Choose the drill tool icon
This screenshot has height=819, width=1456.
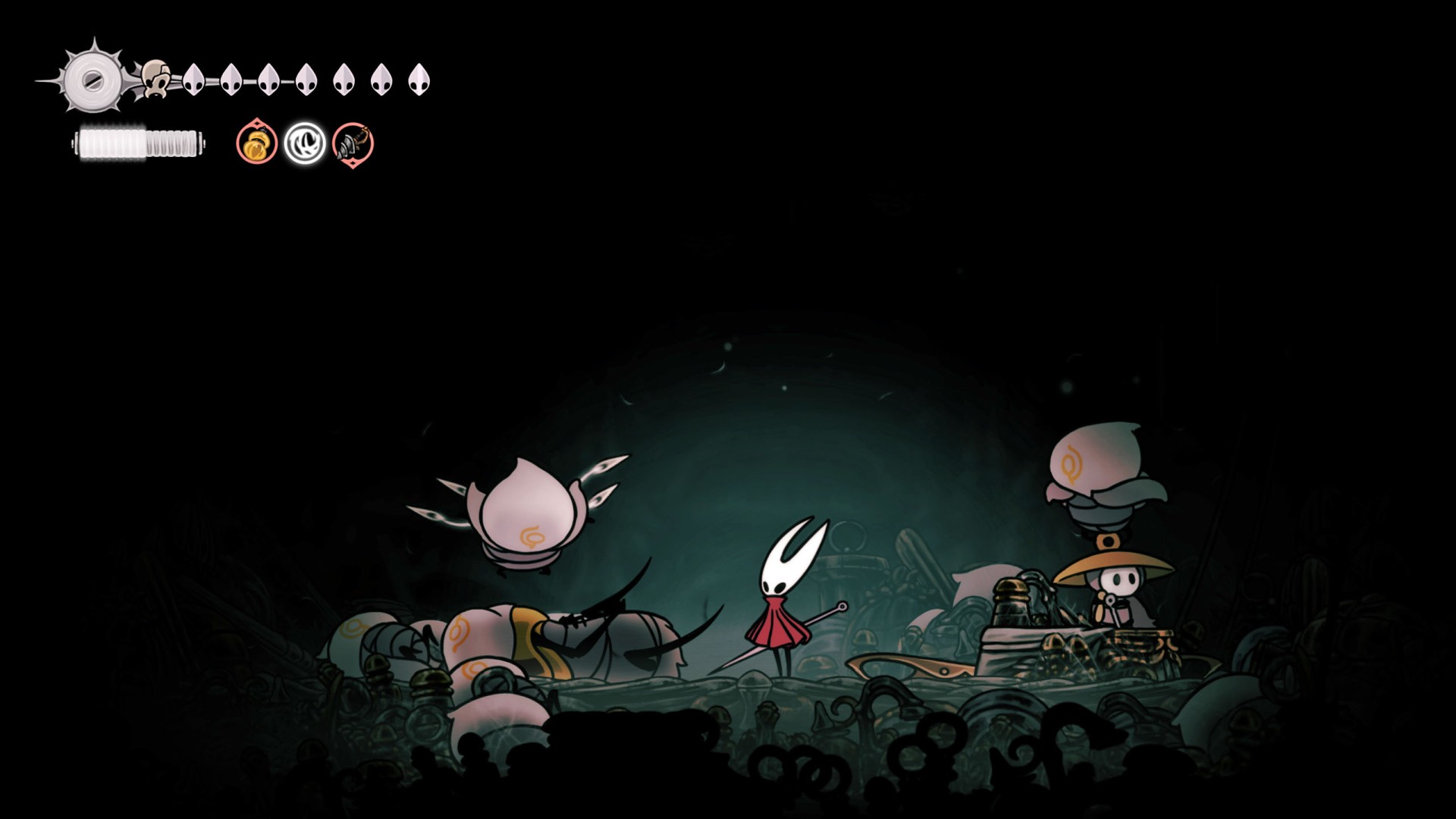tap(353, 143)
